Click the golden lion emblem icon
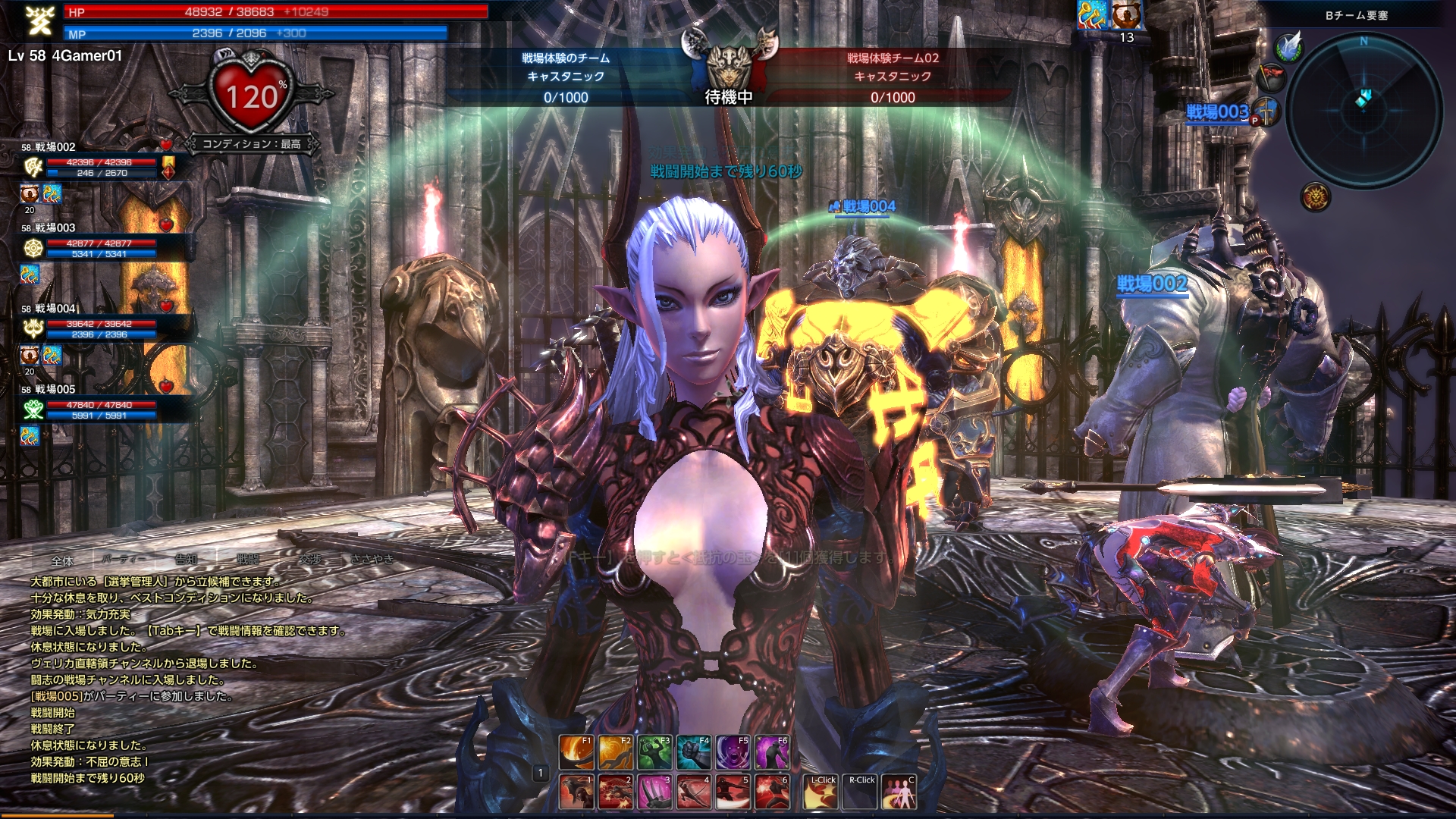The width and height of the screenshot is (1456, 819). 1316,197
